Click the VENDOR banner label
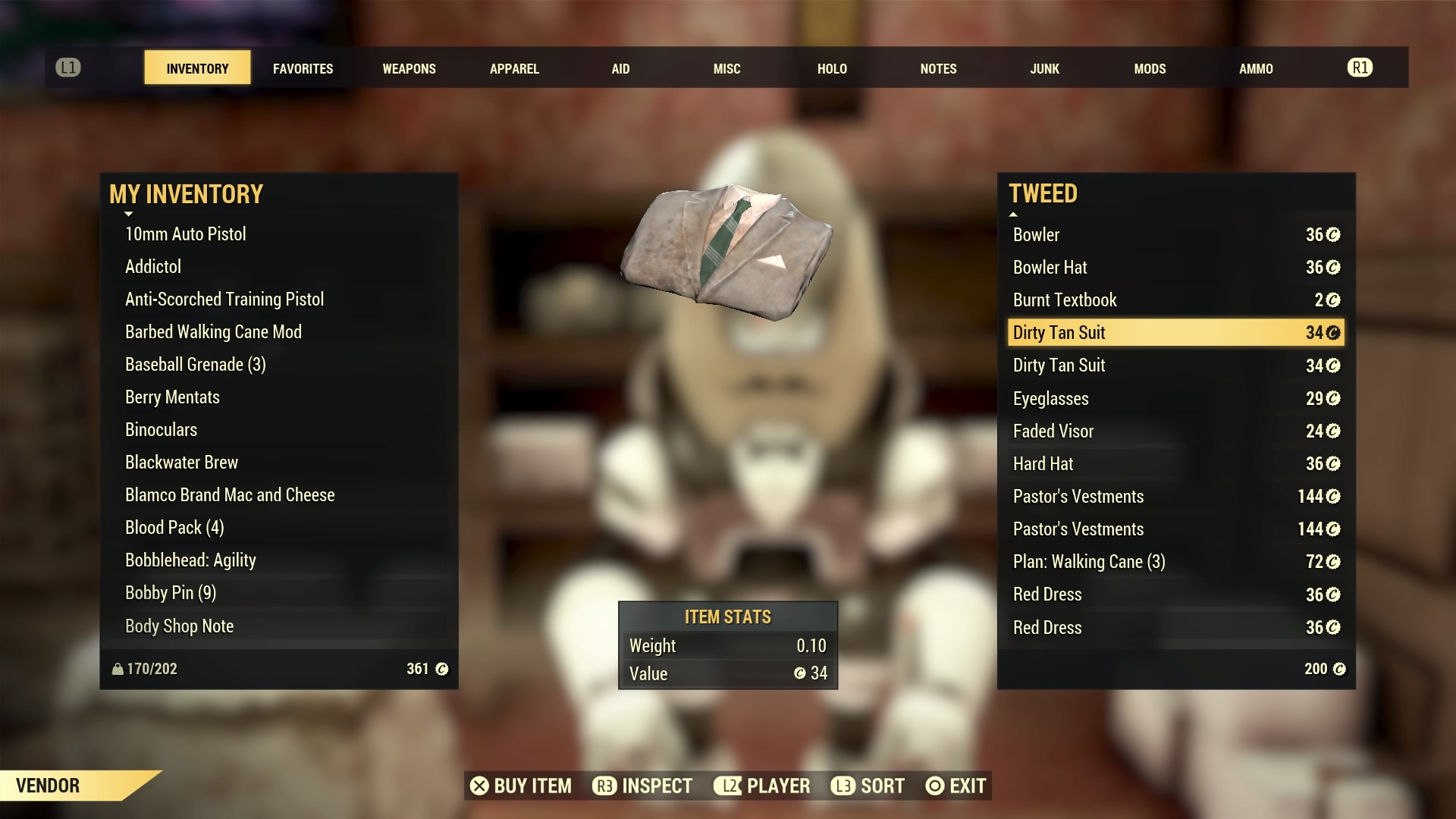The image size is (1456, 819). [x=47, y=786]
